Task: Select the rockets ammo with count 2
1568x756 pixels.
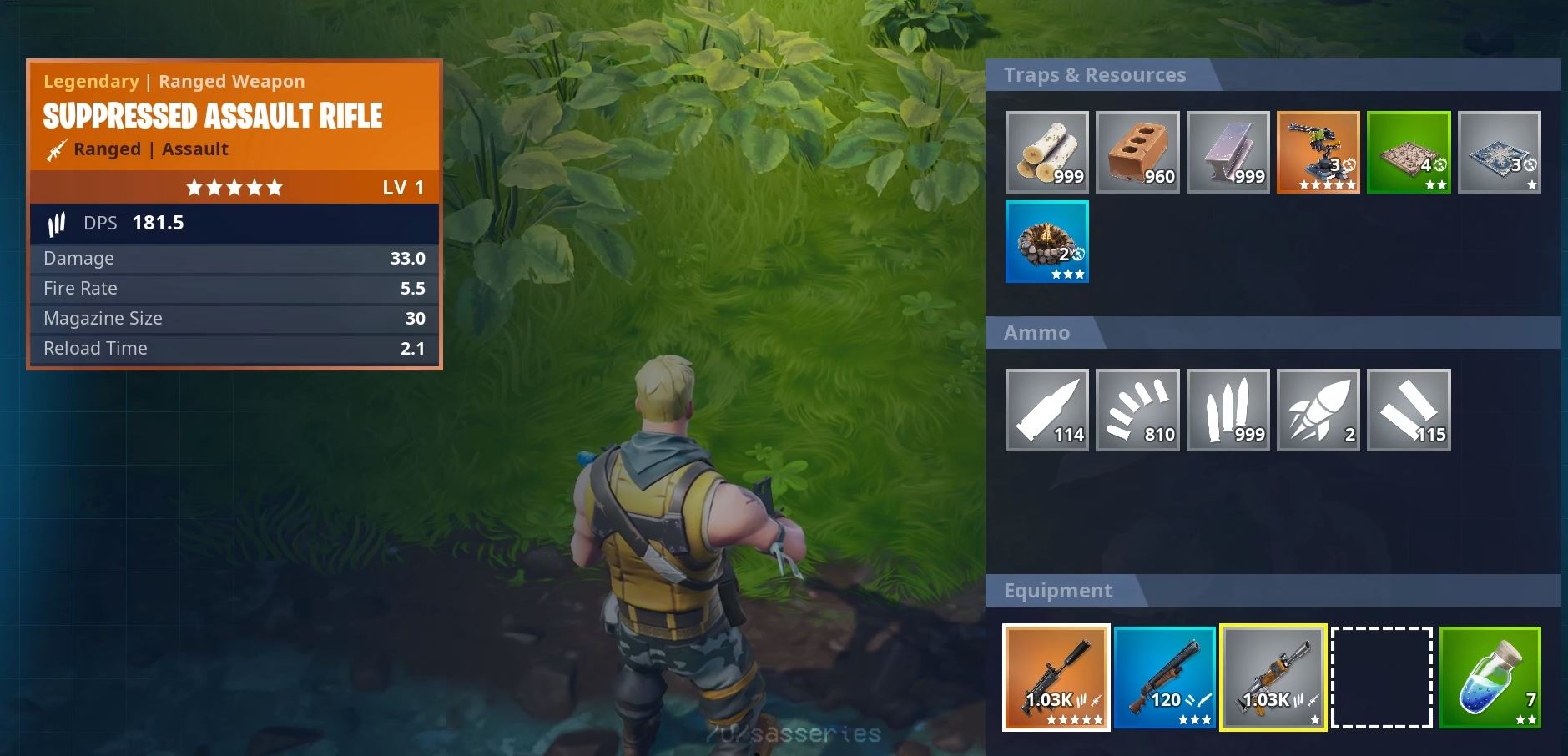Action: [1320, 409]
